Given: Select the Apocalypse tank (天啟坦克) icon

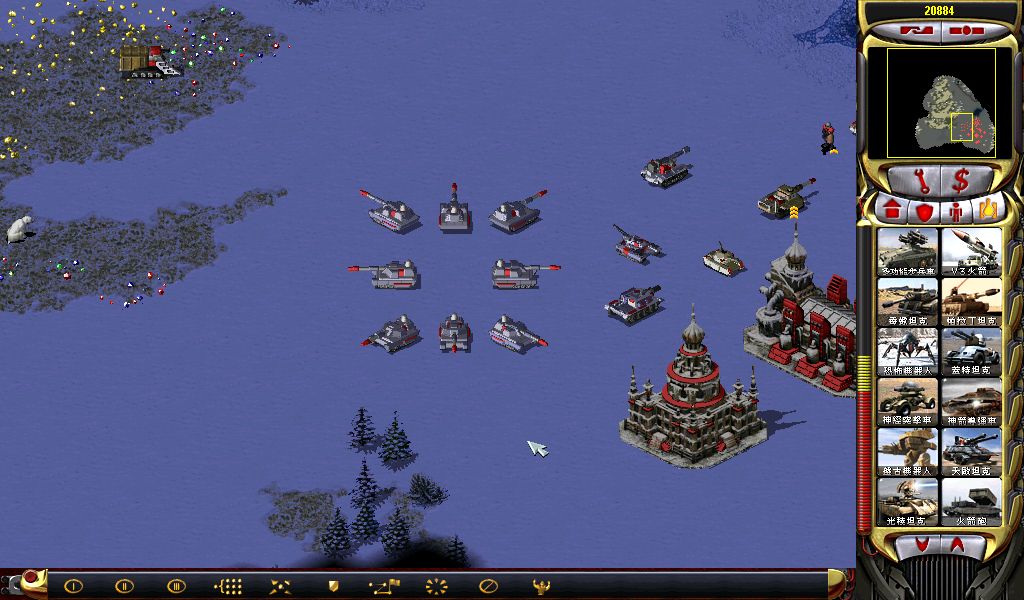Looking at the screenshot, I should pos(971,452).
